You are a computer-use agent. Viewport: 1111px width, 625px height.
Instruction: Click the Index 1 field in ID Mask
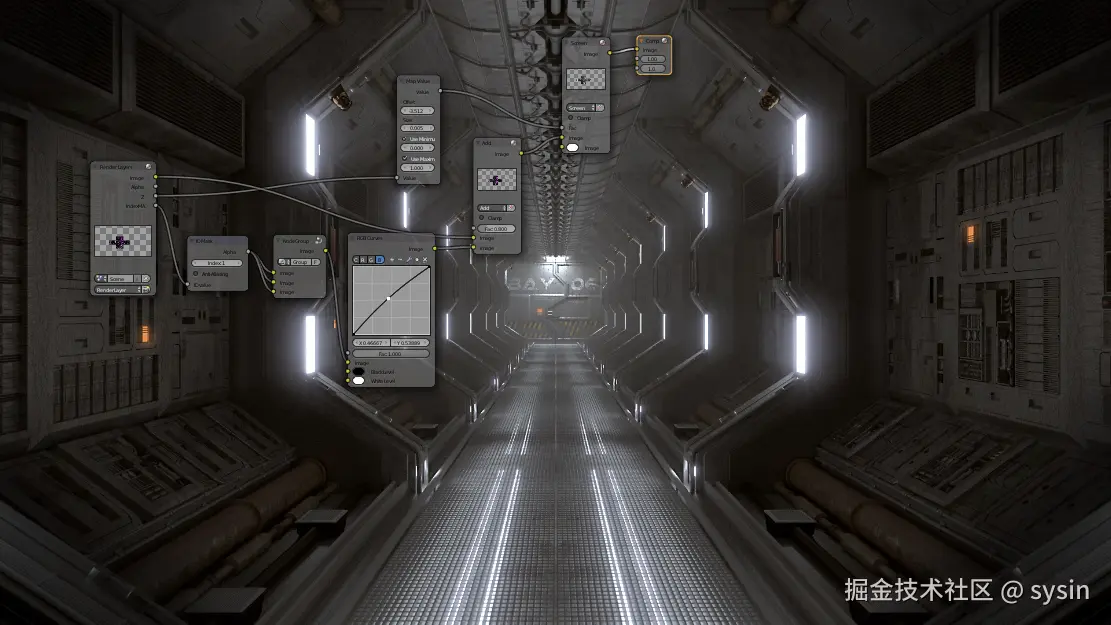tap(217, 262)
